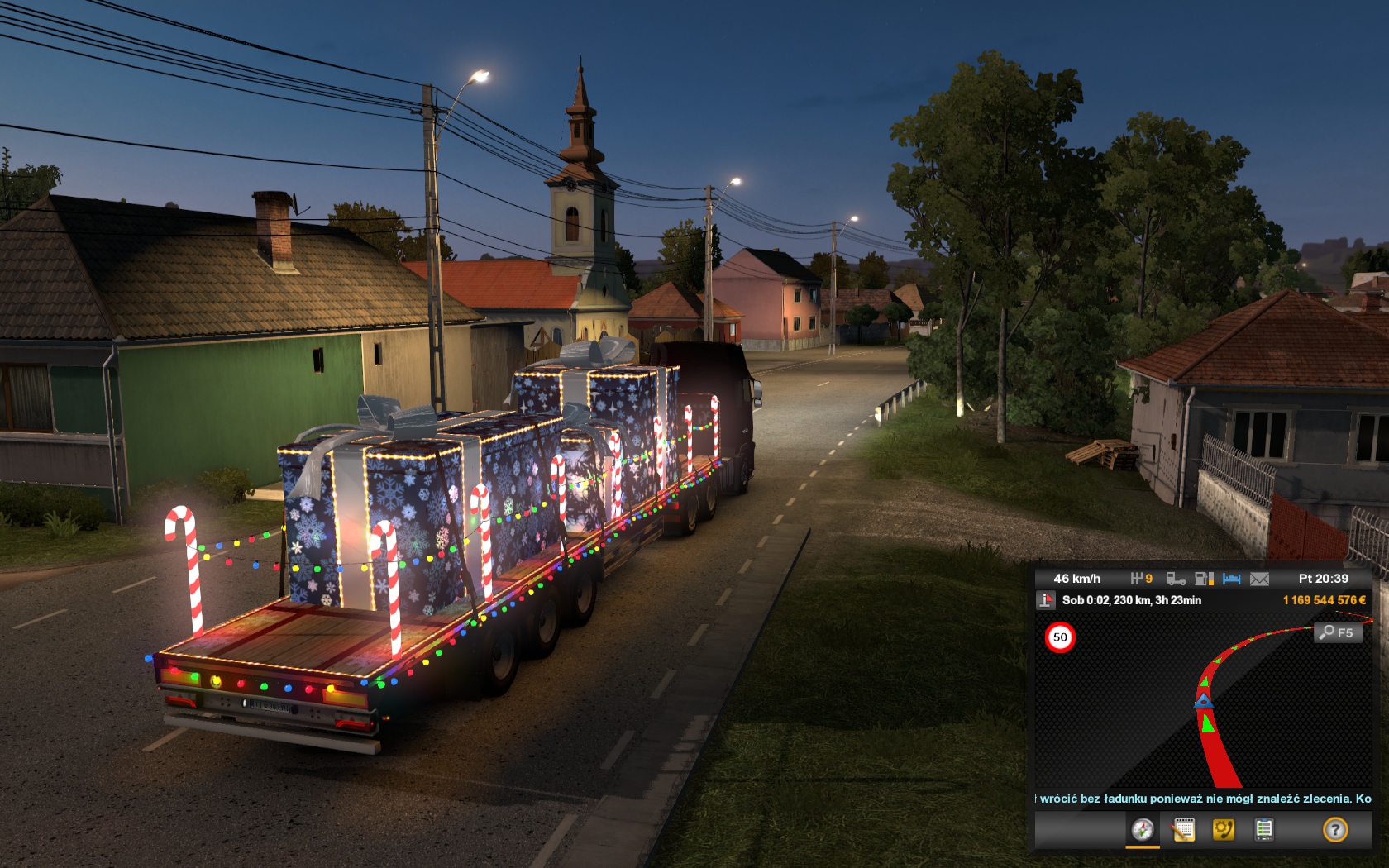Screen dimensions: 1389x868
Task: Switch to the compass navigation tab
Action: point(1143,829)
